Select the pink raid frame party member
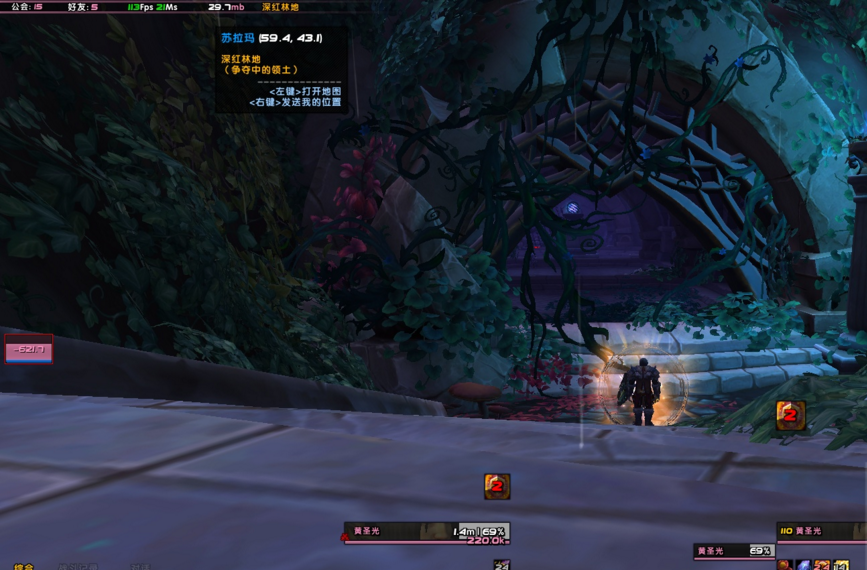The image size is (867, 570). [28, 349]
